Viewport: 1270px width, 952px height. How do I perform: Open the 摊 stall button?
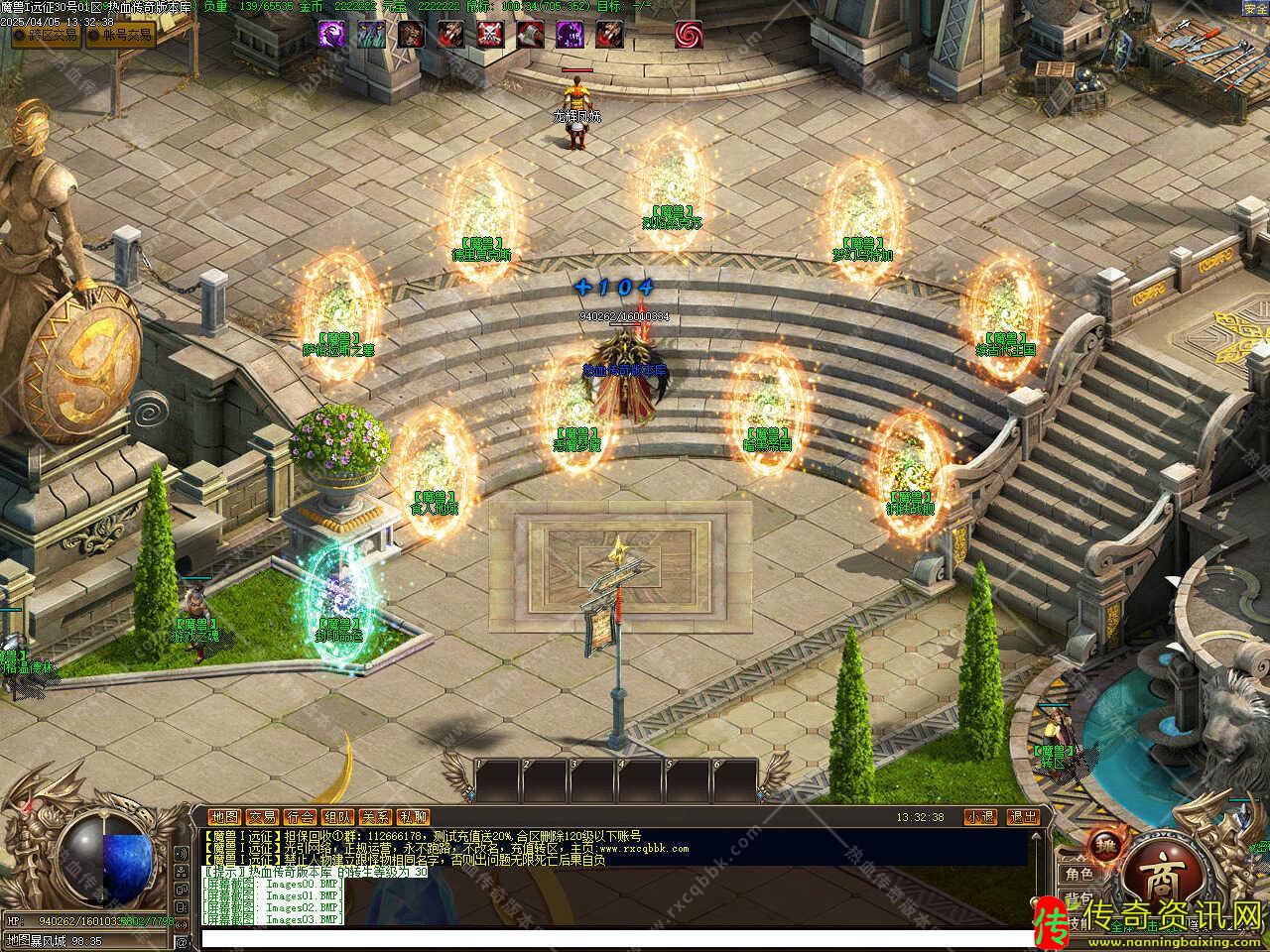click(1103, 844)
